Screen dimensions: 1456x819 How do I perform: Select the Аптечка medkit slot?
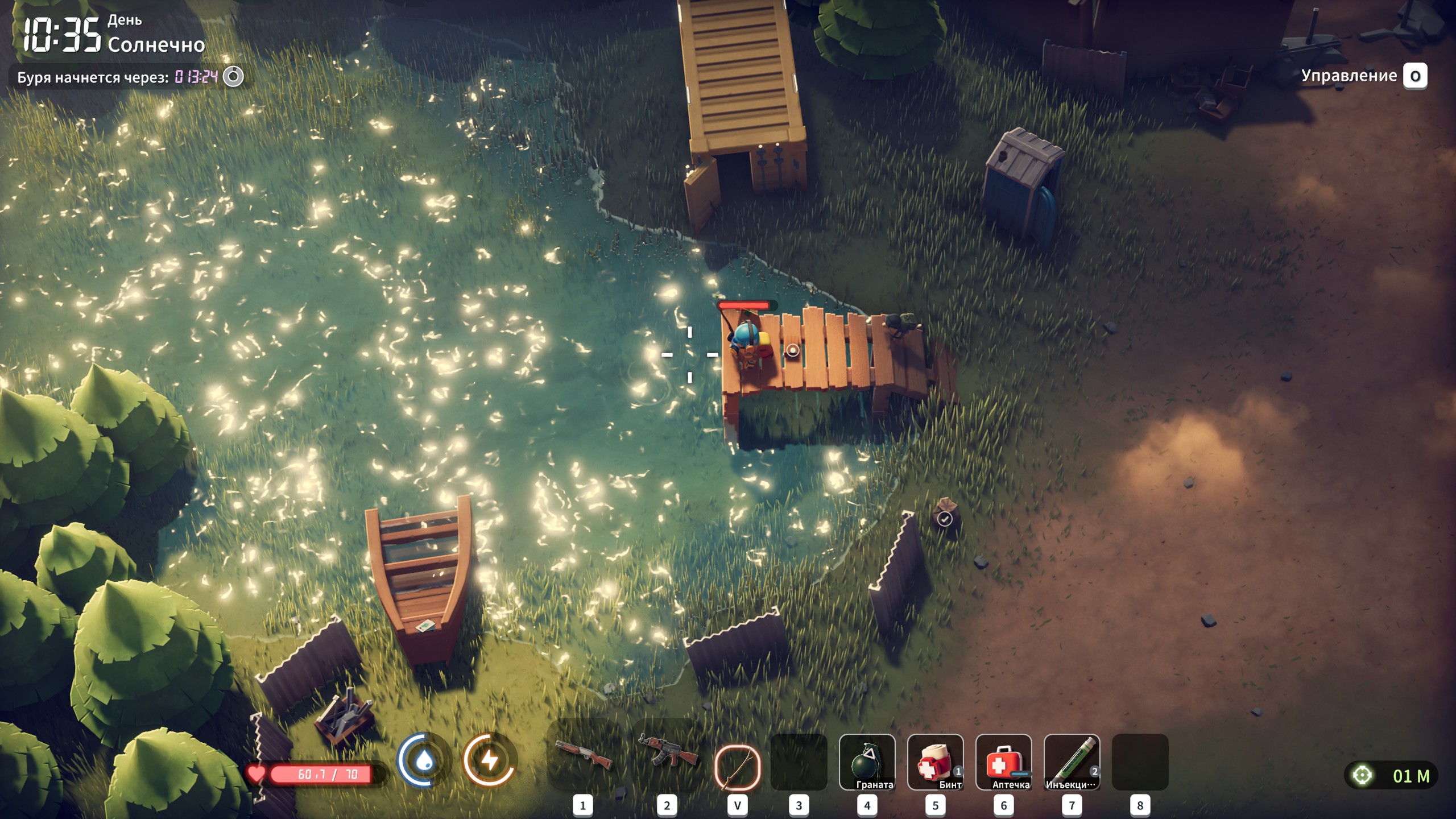1003,762
